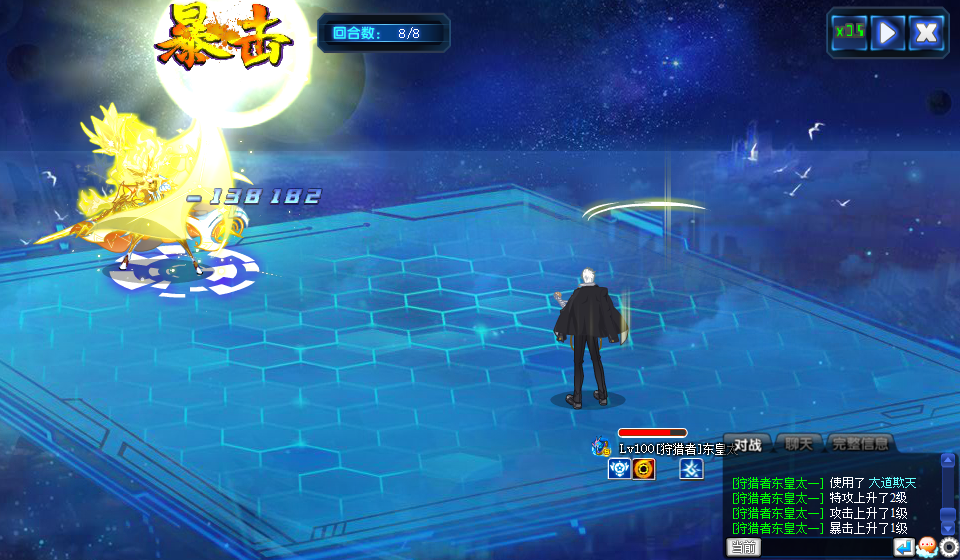Click the play button for the battle replay
The width and height of the screenshot is (960, 560).
tap(887, 33)
